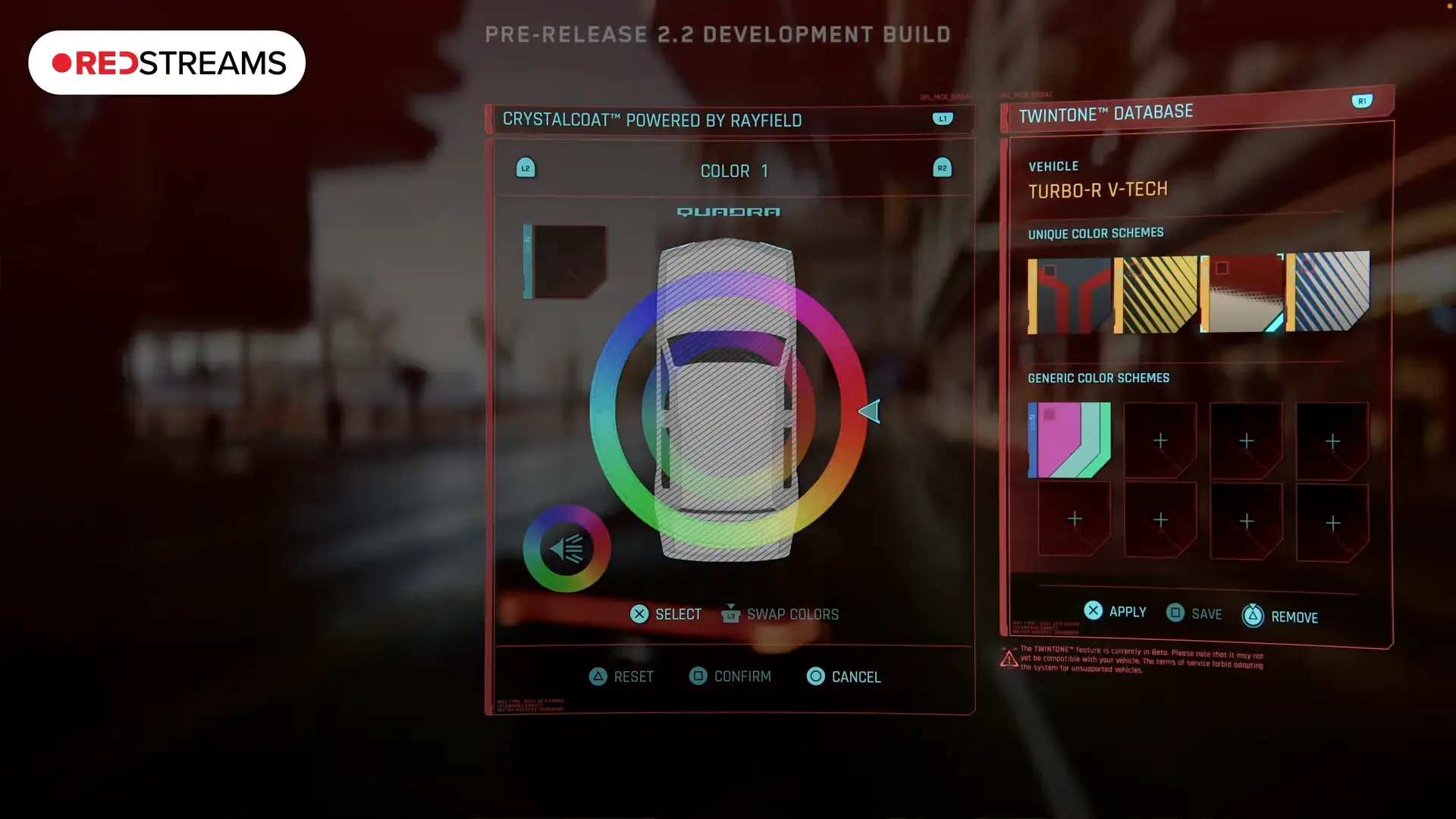1456x819 pixels.
Task: Open the TwinTone Database with R1
Action: tap(1362, 100)
